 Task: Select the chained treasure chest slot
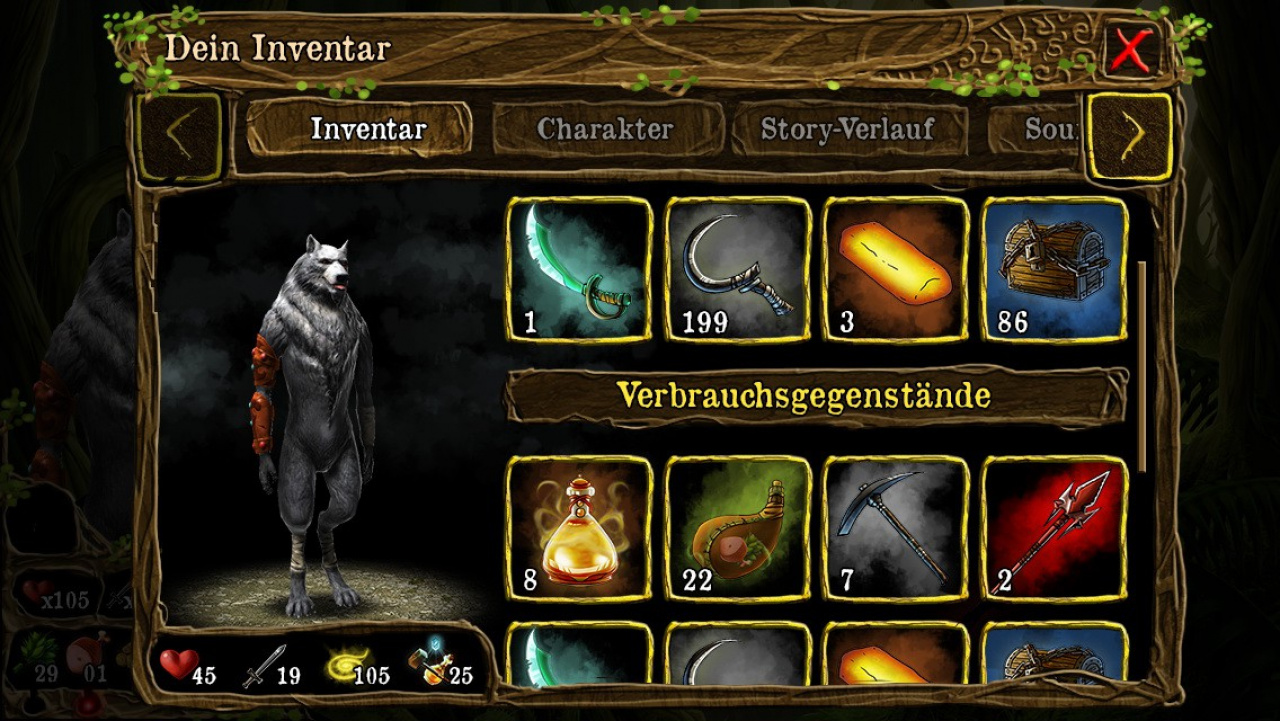pyautogui.click(x=1054, y=269)
